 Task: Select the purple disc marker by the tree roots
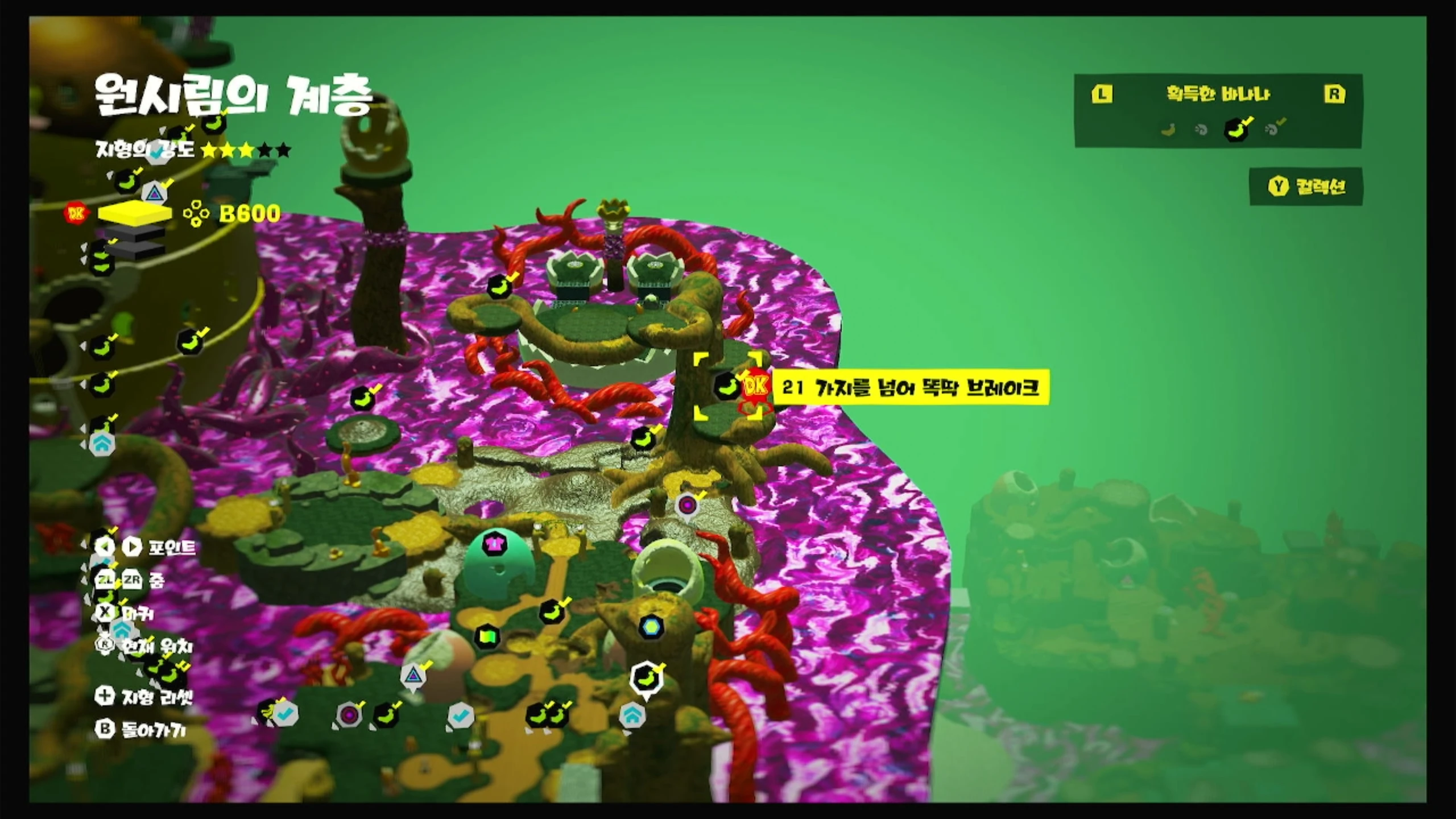click(x=688, y=505)
